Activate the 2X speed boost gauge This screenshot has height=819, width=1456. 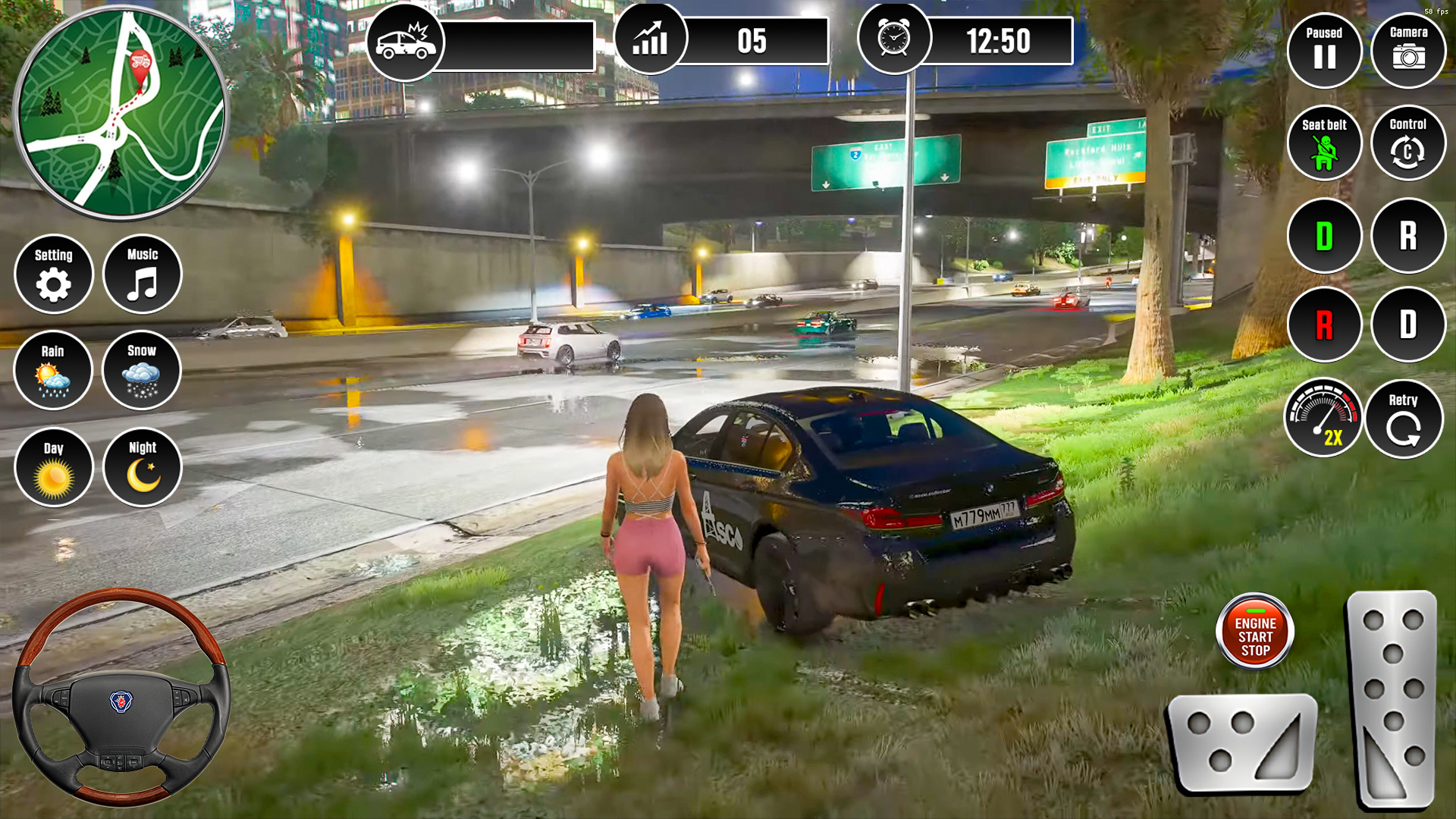[1324, 417]
